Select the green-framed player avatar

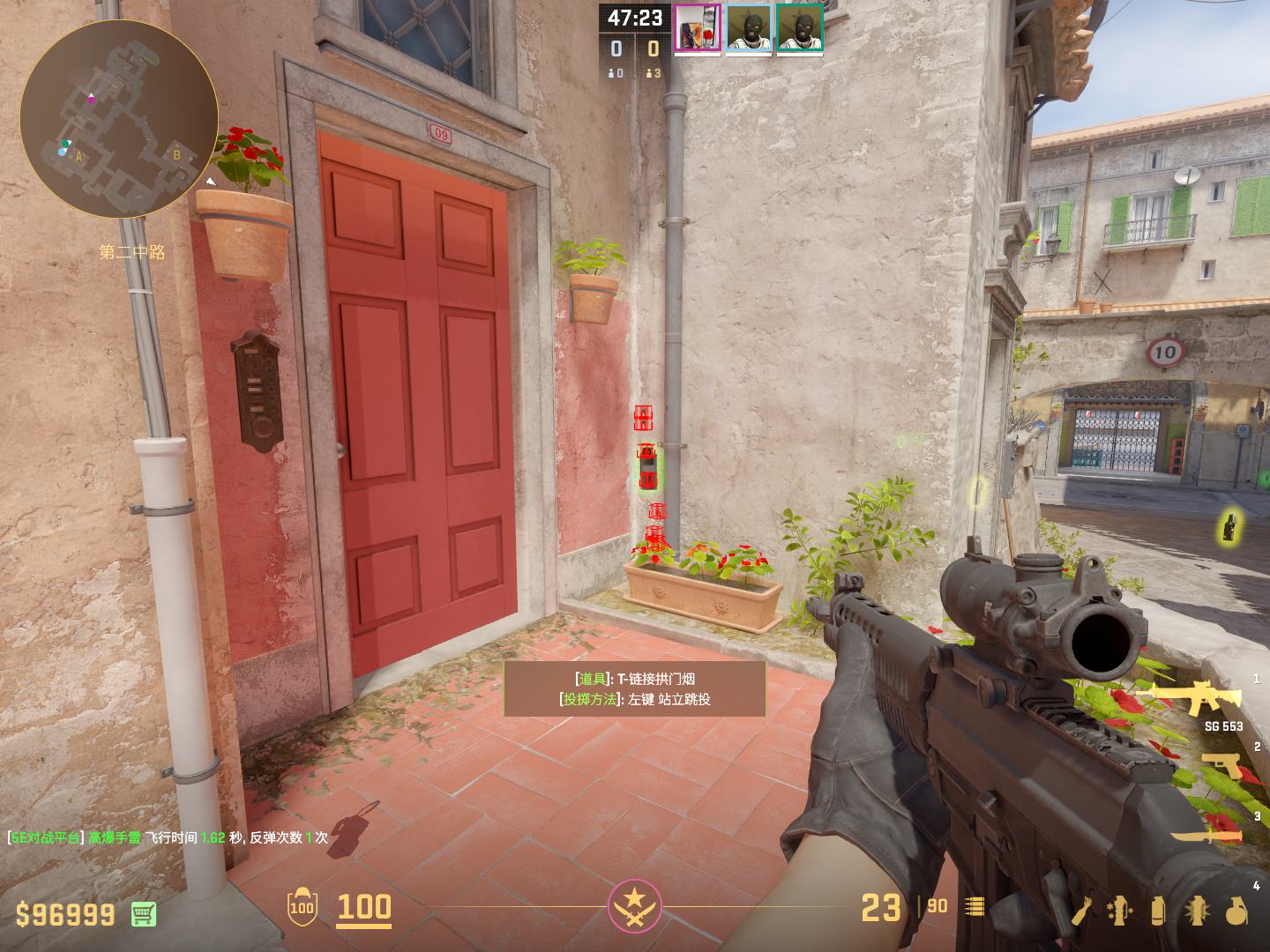tap(800, 28)
